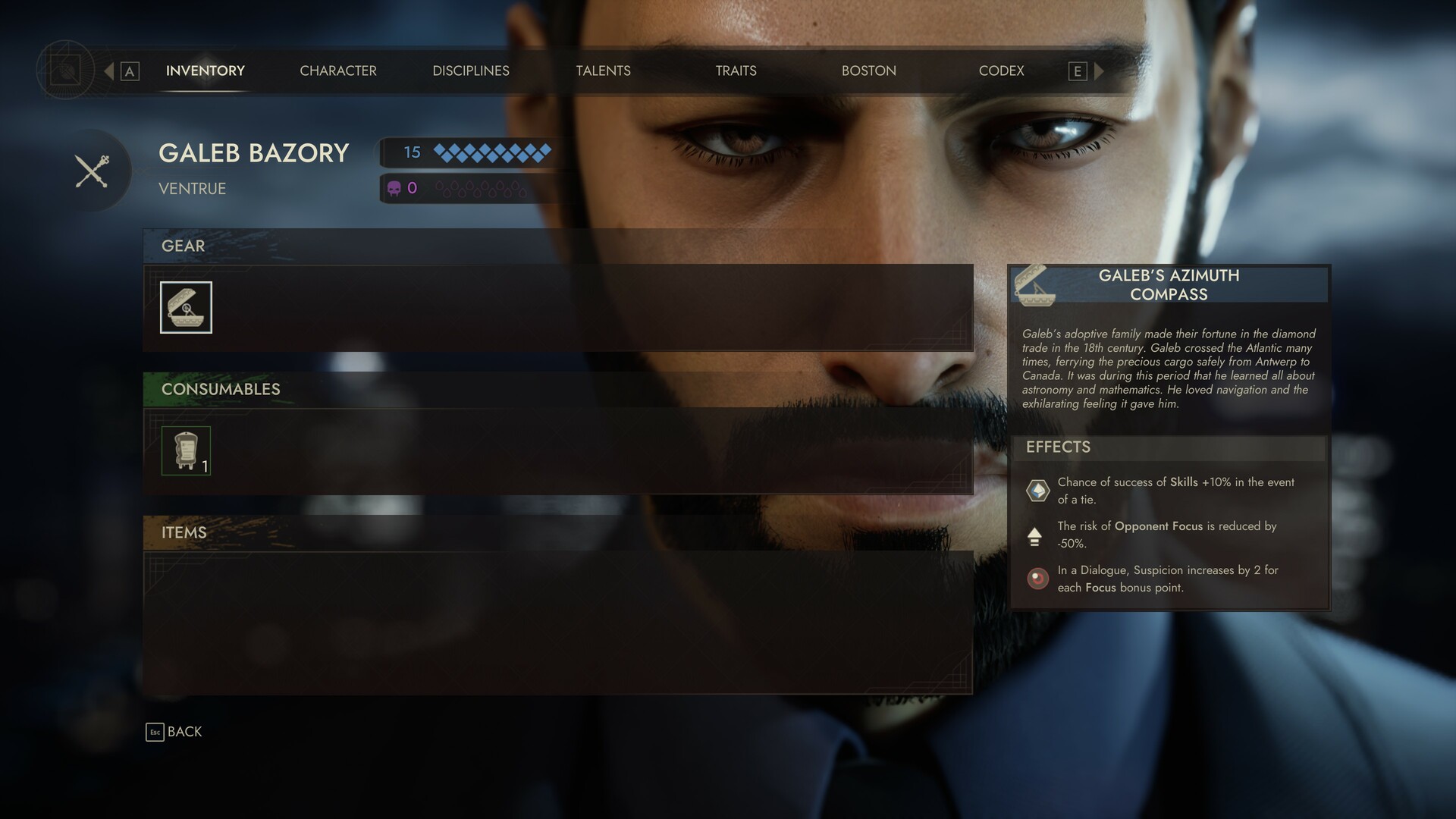The height and width of the screenshot is (819, 1456).
Task: Click the red Suspicion dot icon under Effects
Action: coord(1037,579)
